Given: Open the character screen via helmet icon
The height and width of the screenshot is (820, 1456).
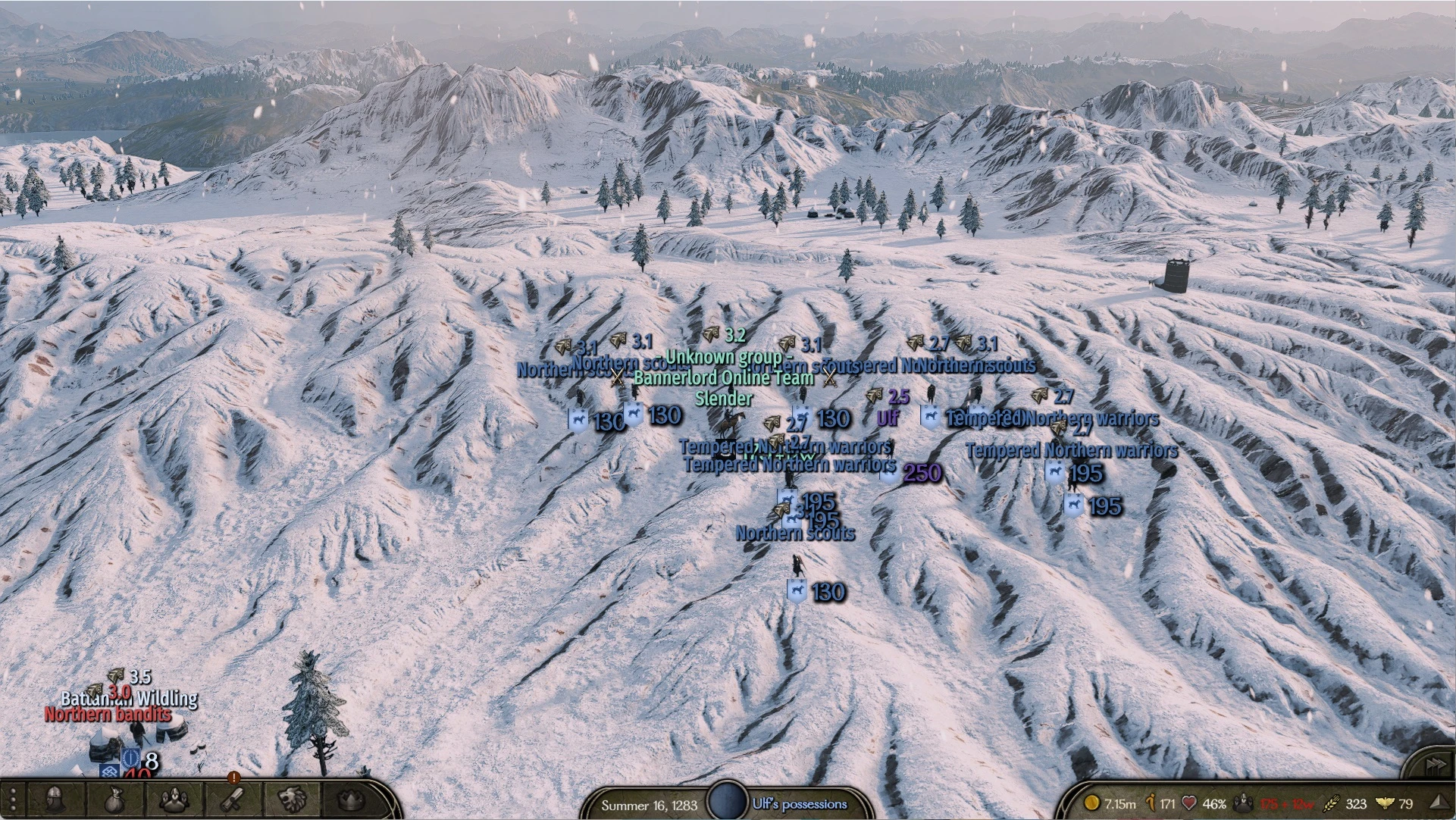Looking at the screenshot, I should point(55,799).
